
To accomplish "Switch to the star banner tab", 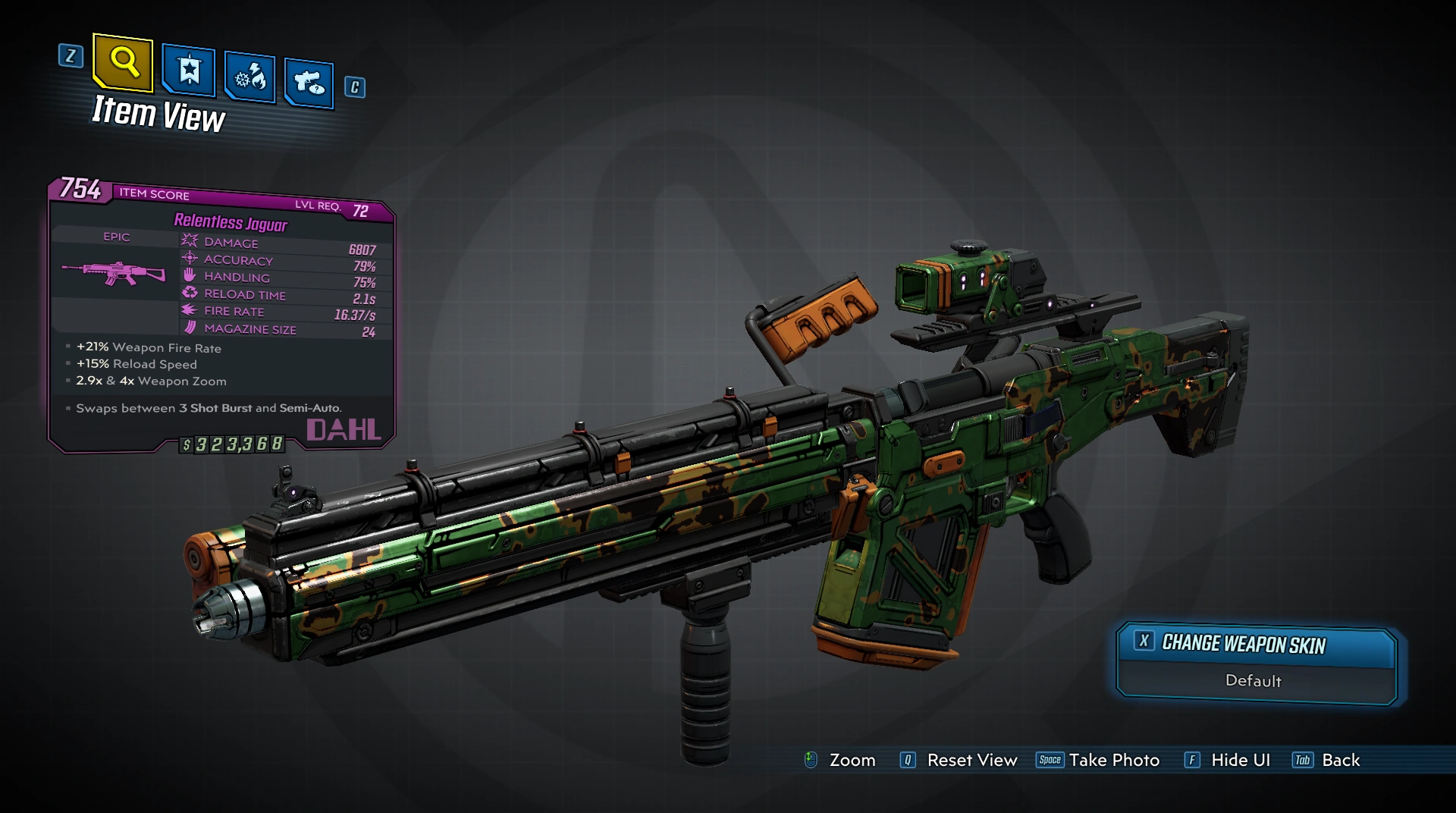I will coord(189,71).
